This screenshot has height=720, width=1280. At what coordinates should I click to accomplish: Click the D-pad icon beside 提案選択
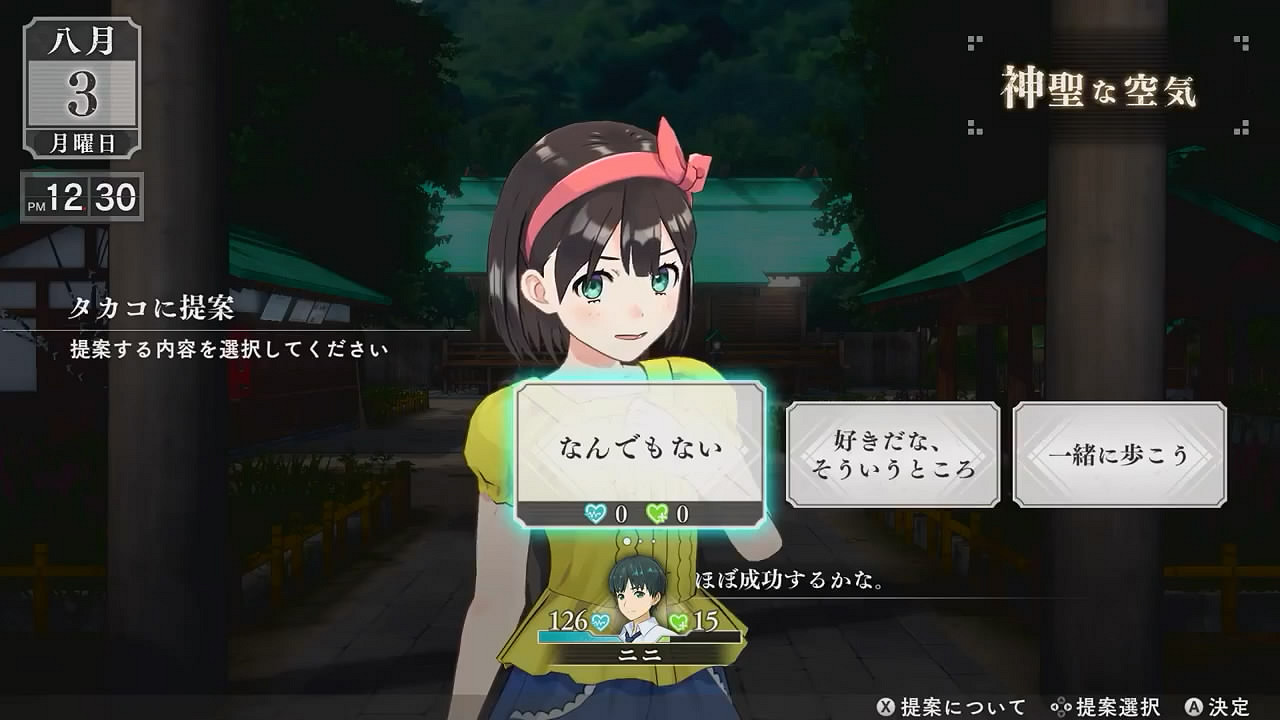point(1058,705)
